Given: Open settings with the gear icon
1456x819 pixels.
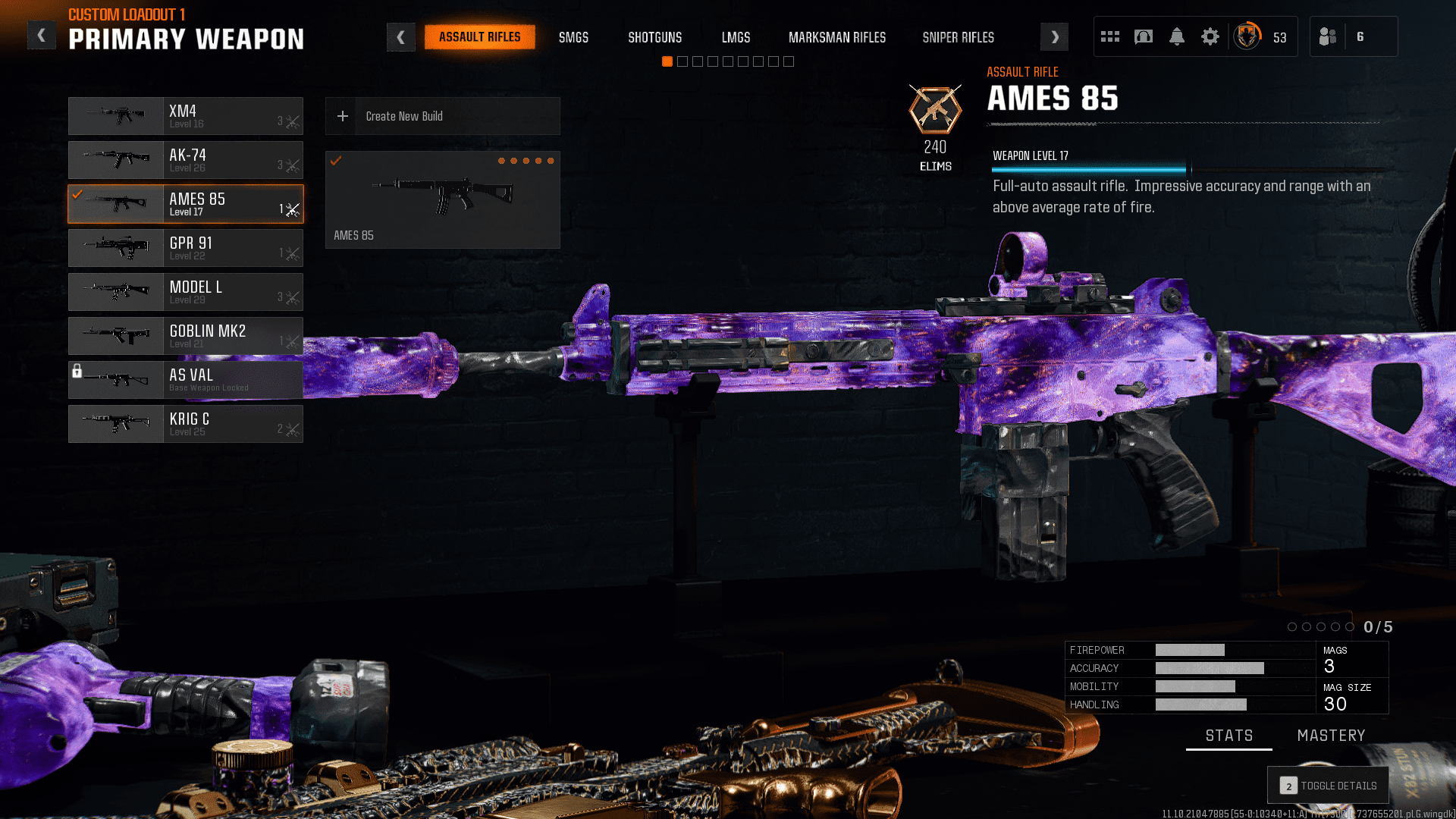Looking at the screenshot, I should [1210, 36].
